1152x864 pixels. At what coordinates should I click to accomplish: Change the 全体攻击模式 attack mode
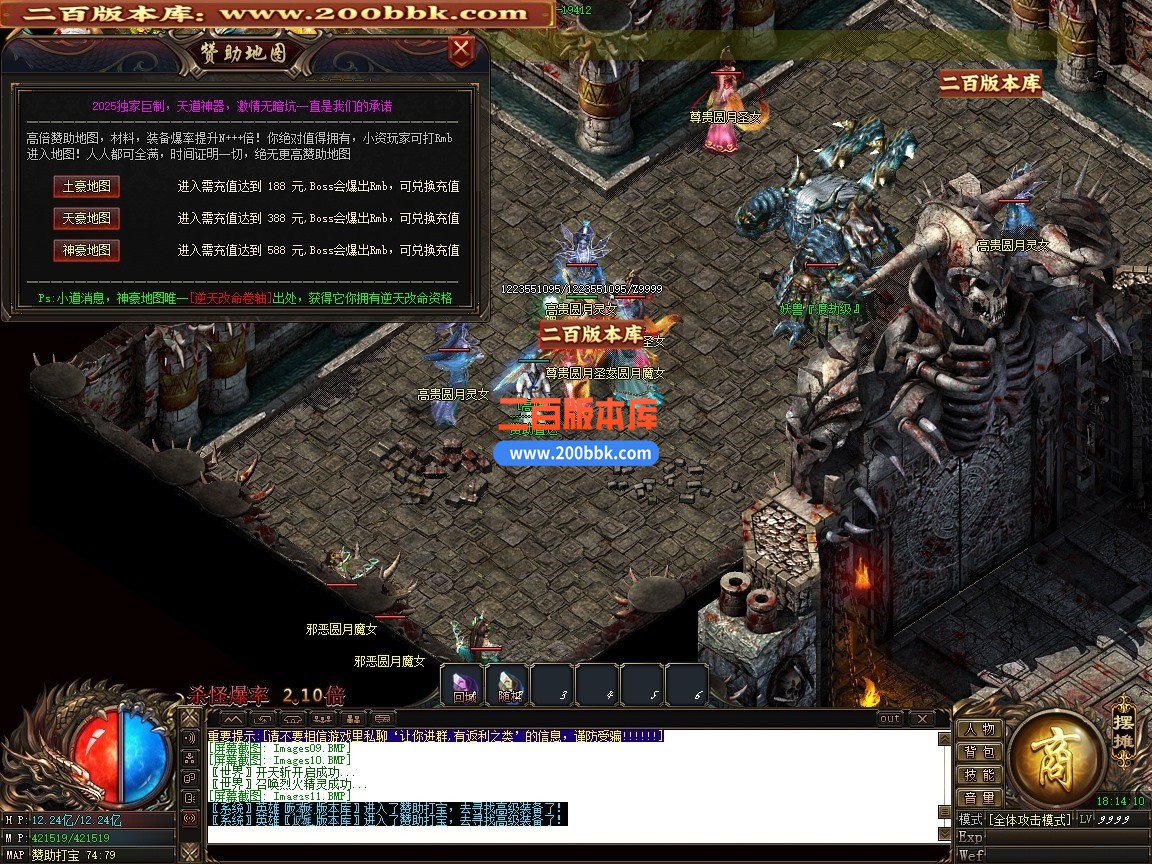pyautogui.click(x=1029, y=819)
